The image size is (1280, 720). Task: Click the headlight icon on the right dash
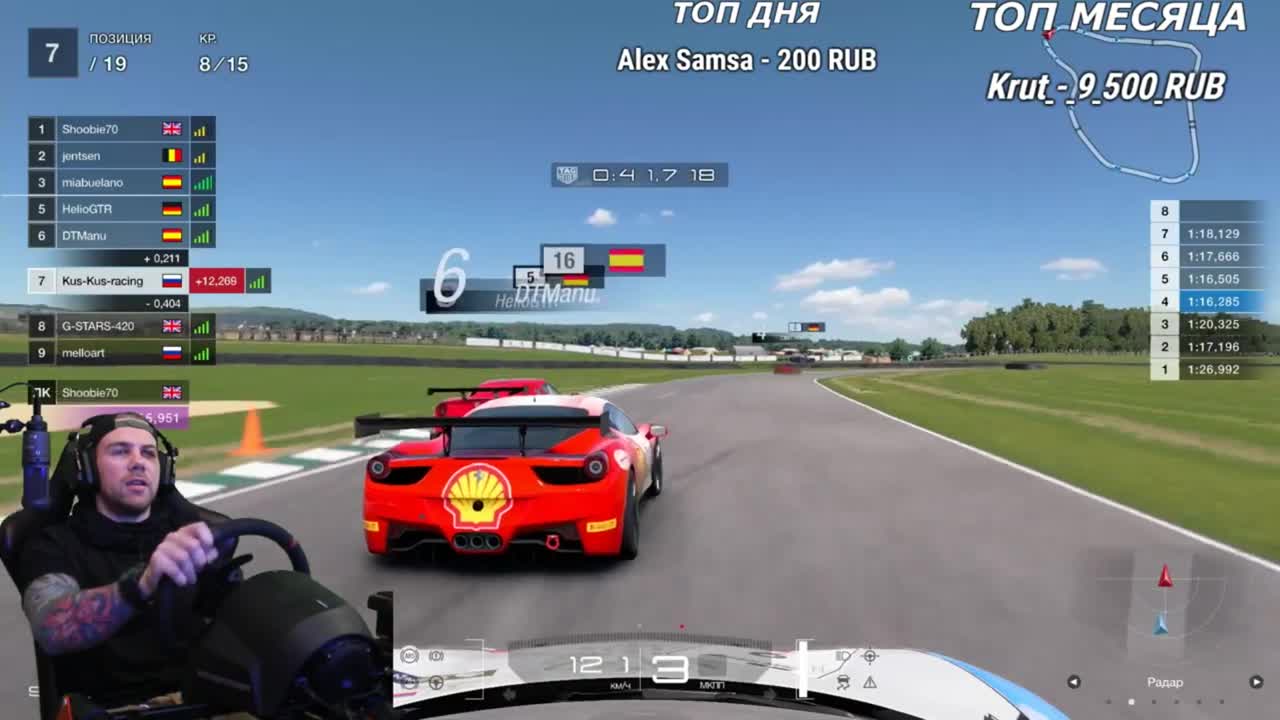[843, 655]
